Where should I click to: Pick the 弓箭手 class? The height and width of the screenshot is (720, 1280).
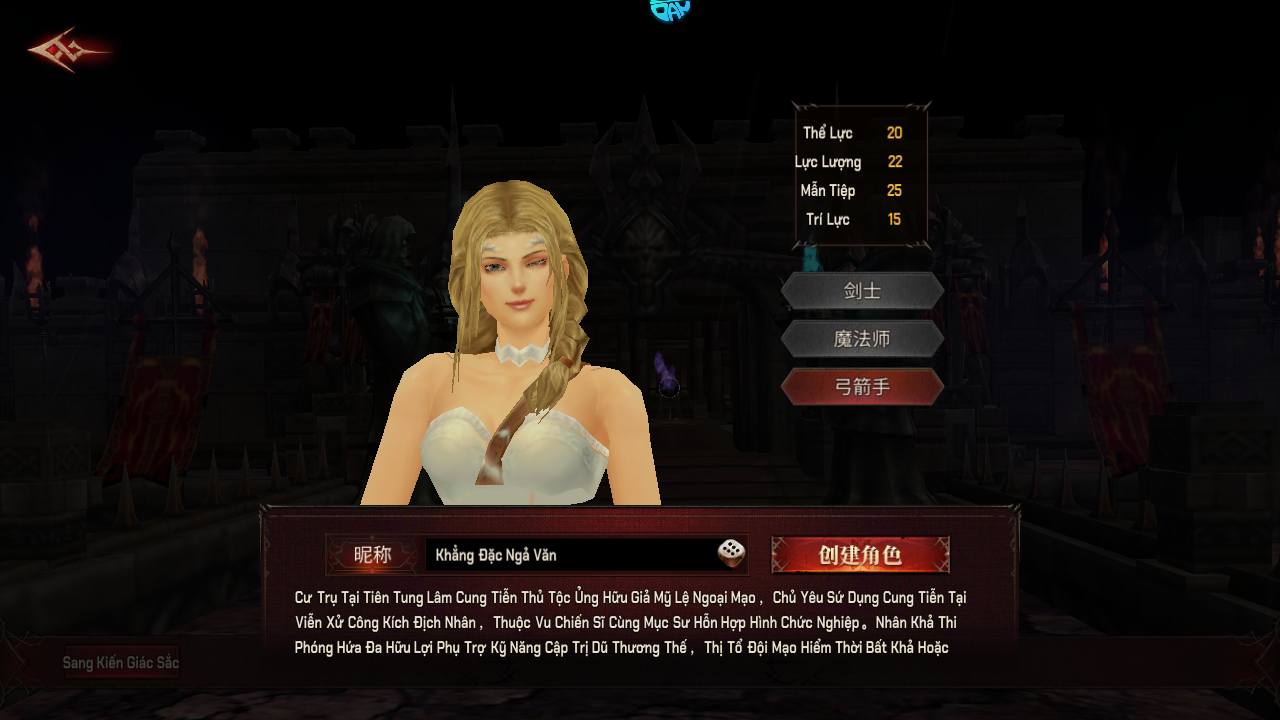click(x=862, y=387)
